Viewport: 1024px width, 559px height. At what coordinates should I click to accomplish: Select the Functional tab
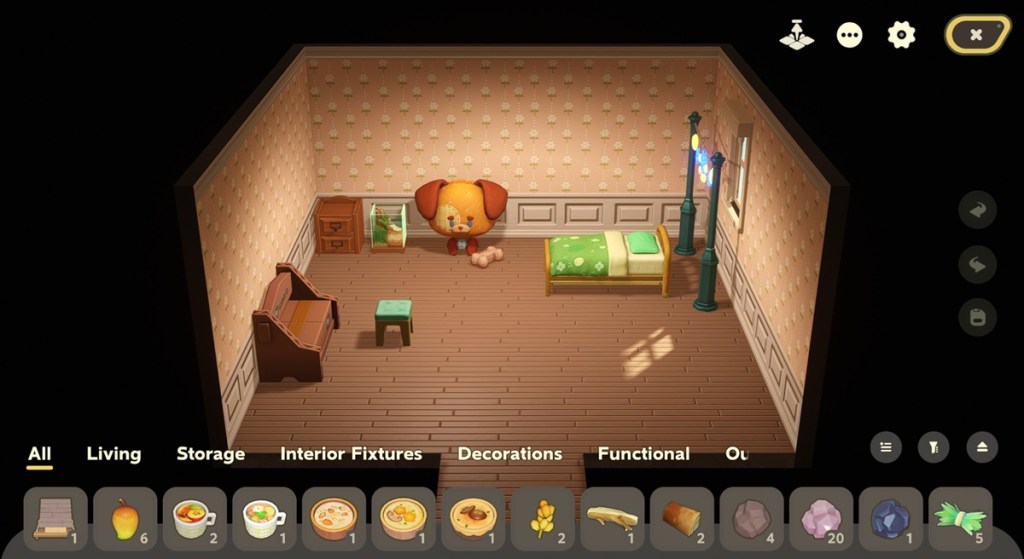pyautogui.click(x=643, y=453)
